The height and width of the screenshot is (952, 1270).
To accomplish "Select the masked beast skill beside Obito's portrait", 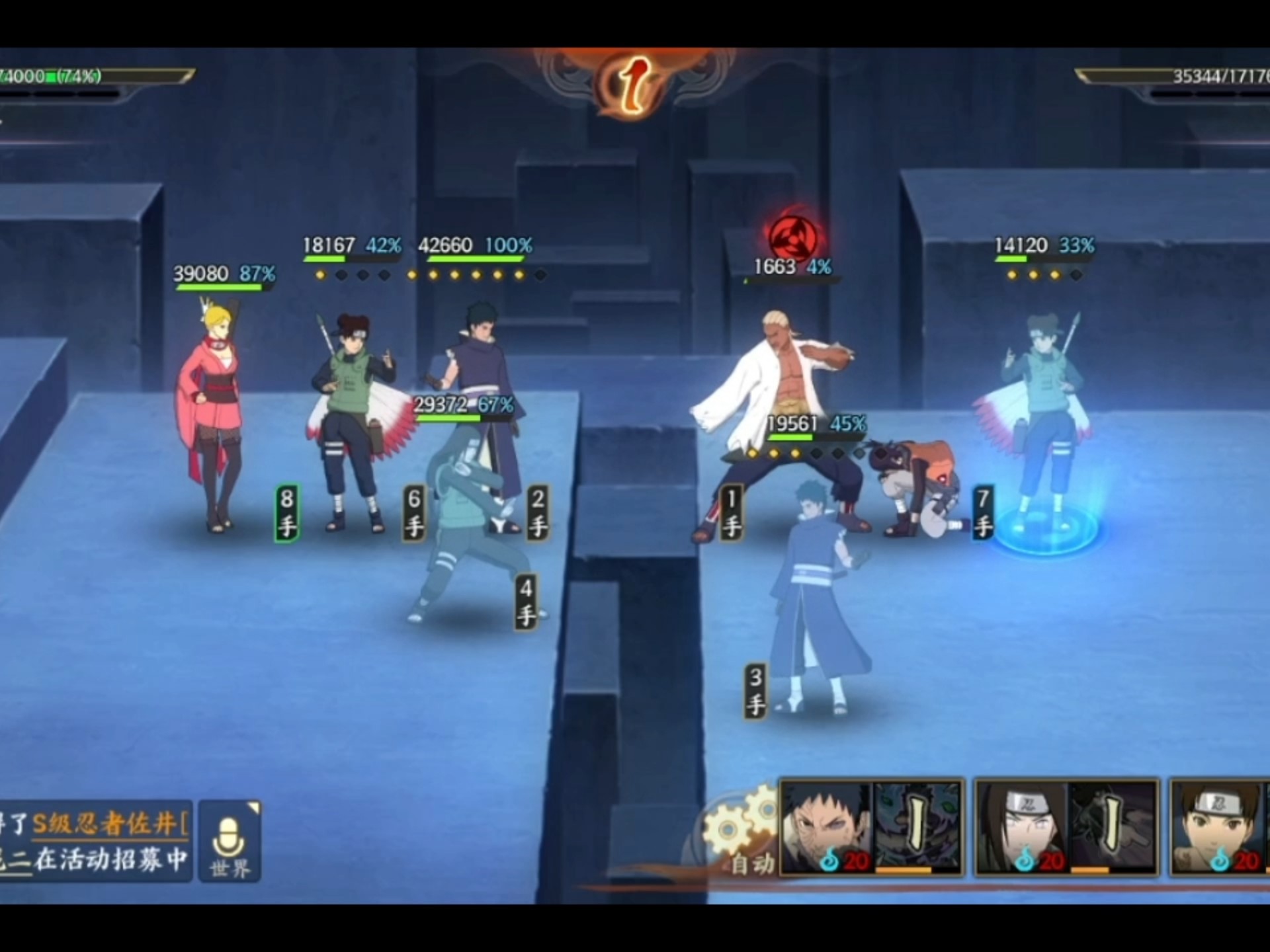I will 918,826.
